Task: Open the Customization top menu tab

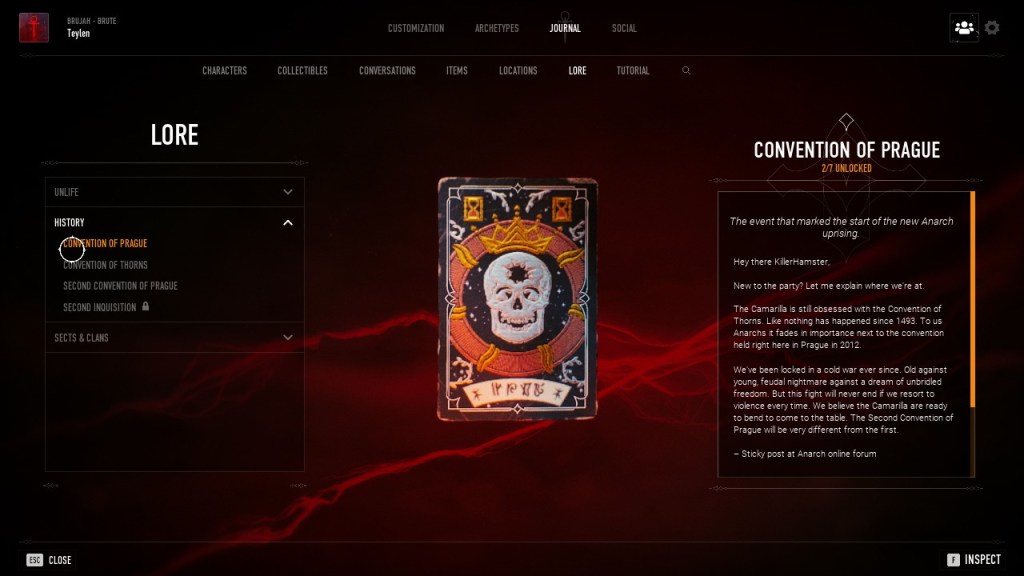Action: [416, 28]
